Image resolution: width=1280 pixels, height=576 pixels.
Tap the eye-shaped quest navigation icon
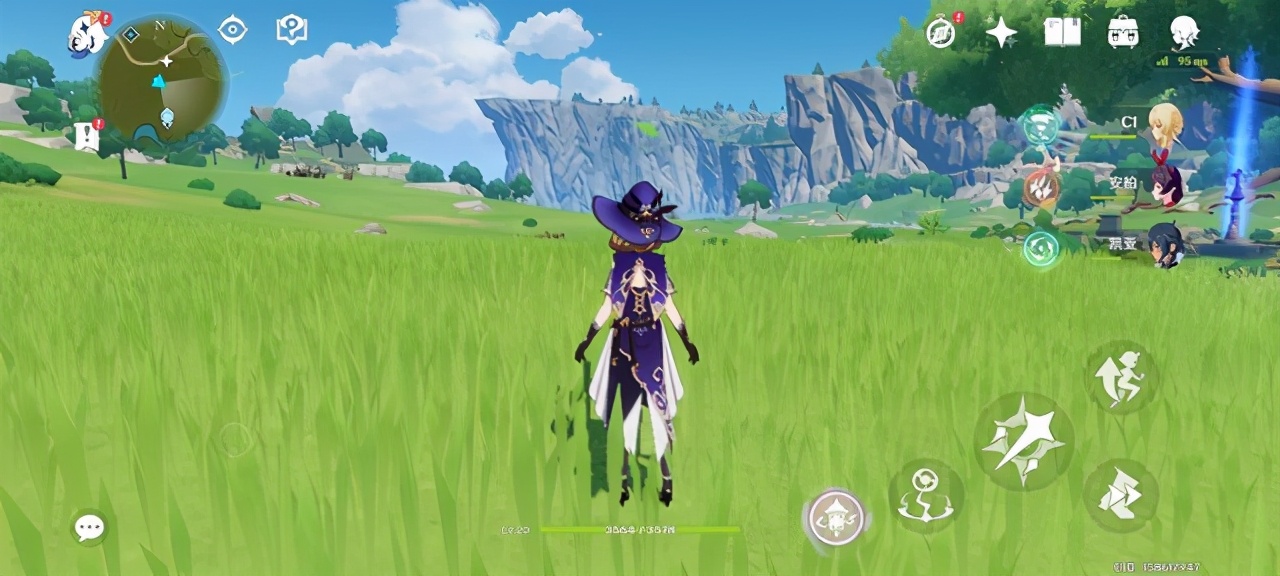tap(232, 30)
